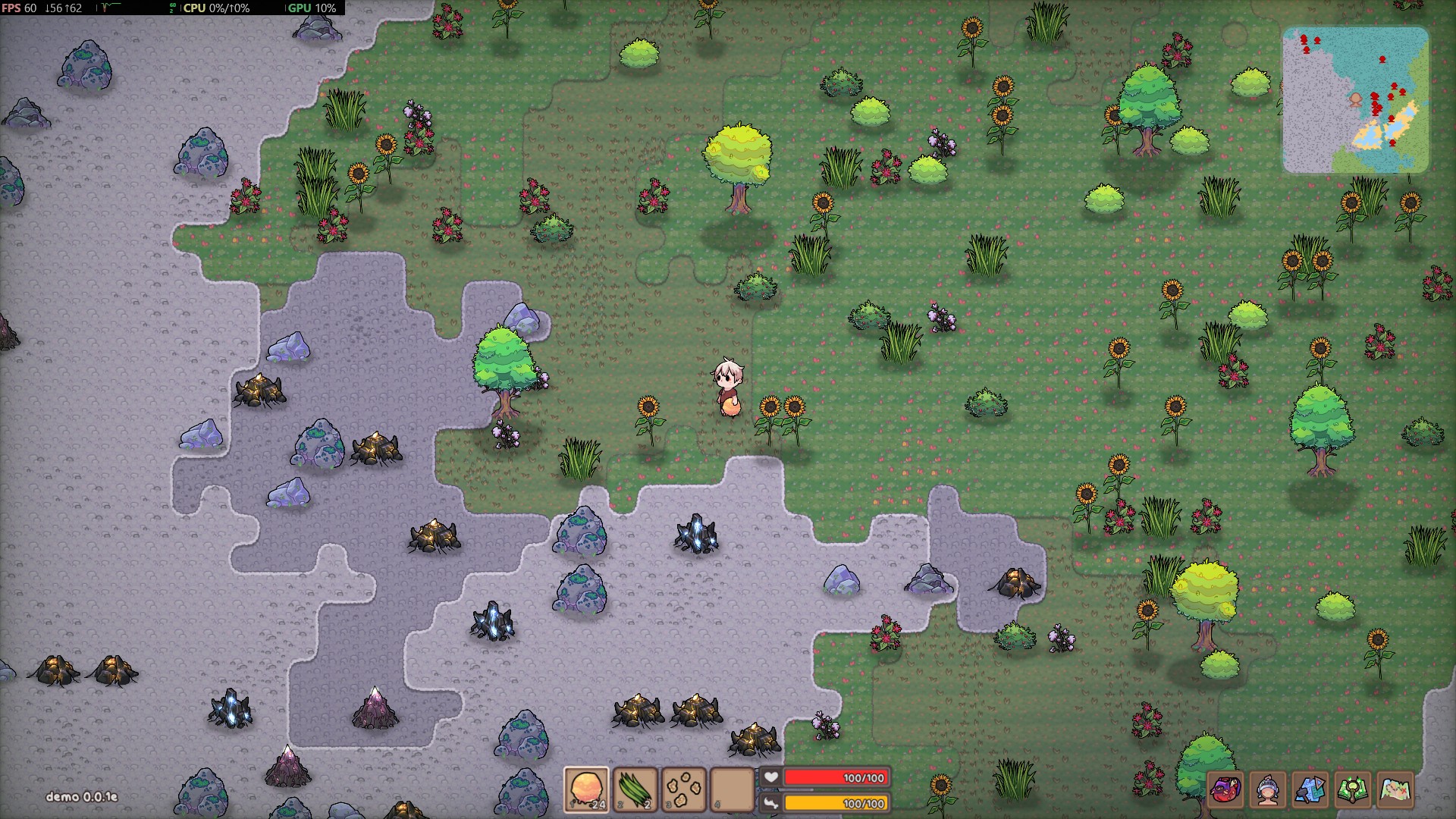Choose the seeds hotbar slot
This screenshot has height=819, width=1456.
(684, 789)
